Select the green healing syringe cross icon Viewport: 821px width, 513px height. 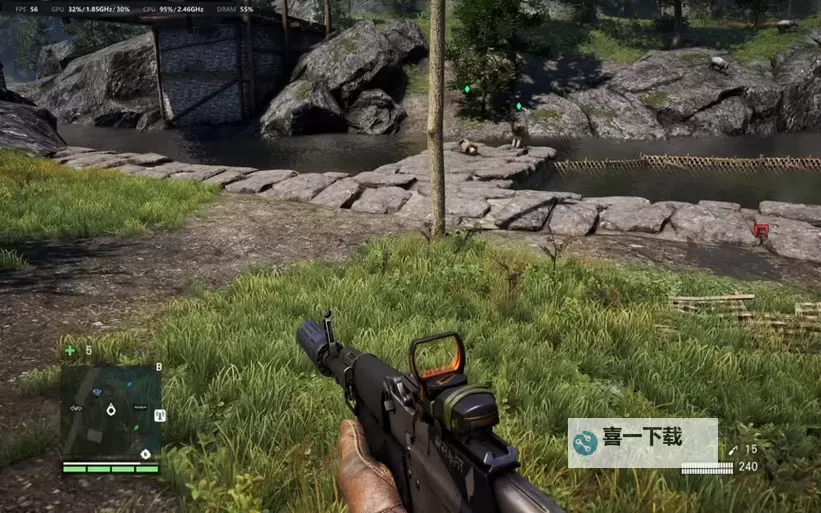tap(69, 351)
